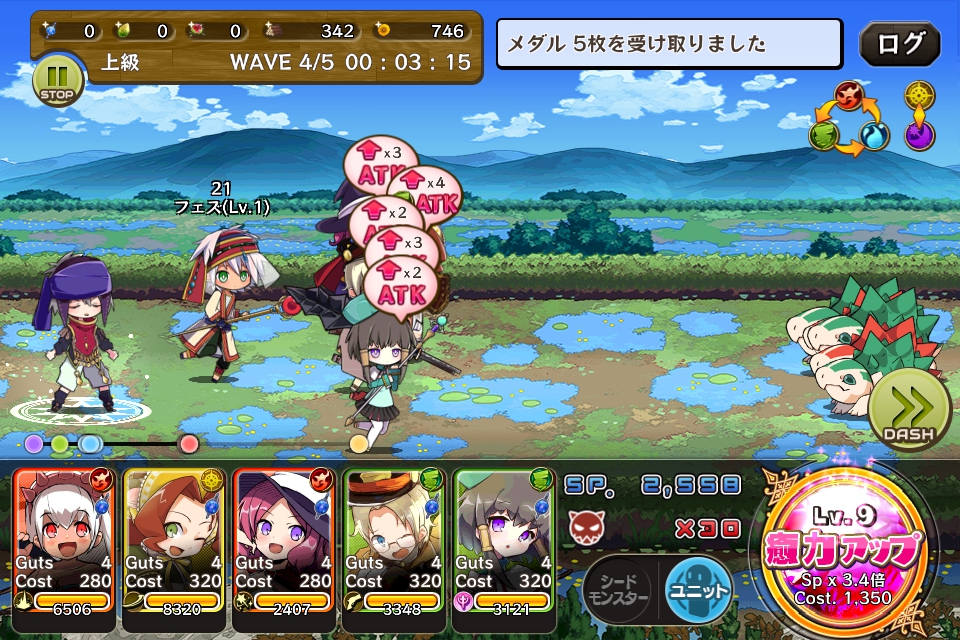Pause the battle with the STOP button
Image resolution: width=960 pixels, height=640 pixels.
(54, 81)
